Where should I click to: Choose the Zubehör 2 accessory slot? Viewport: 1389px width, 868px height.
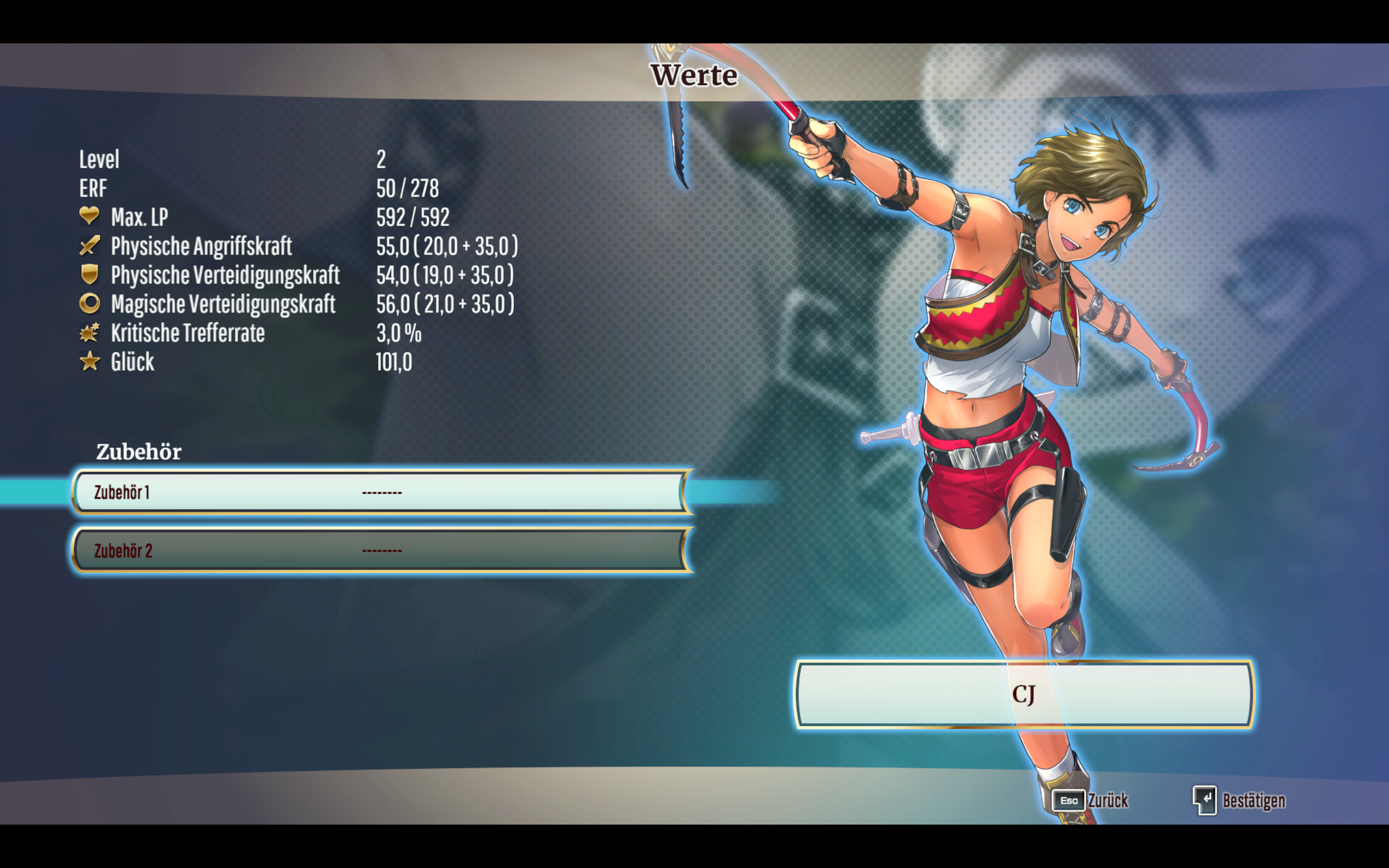(381, 551)
